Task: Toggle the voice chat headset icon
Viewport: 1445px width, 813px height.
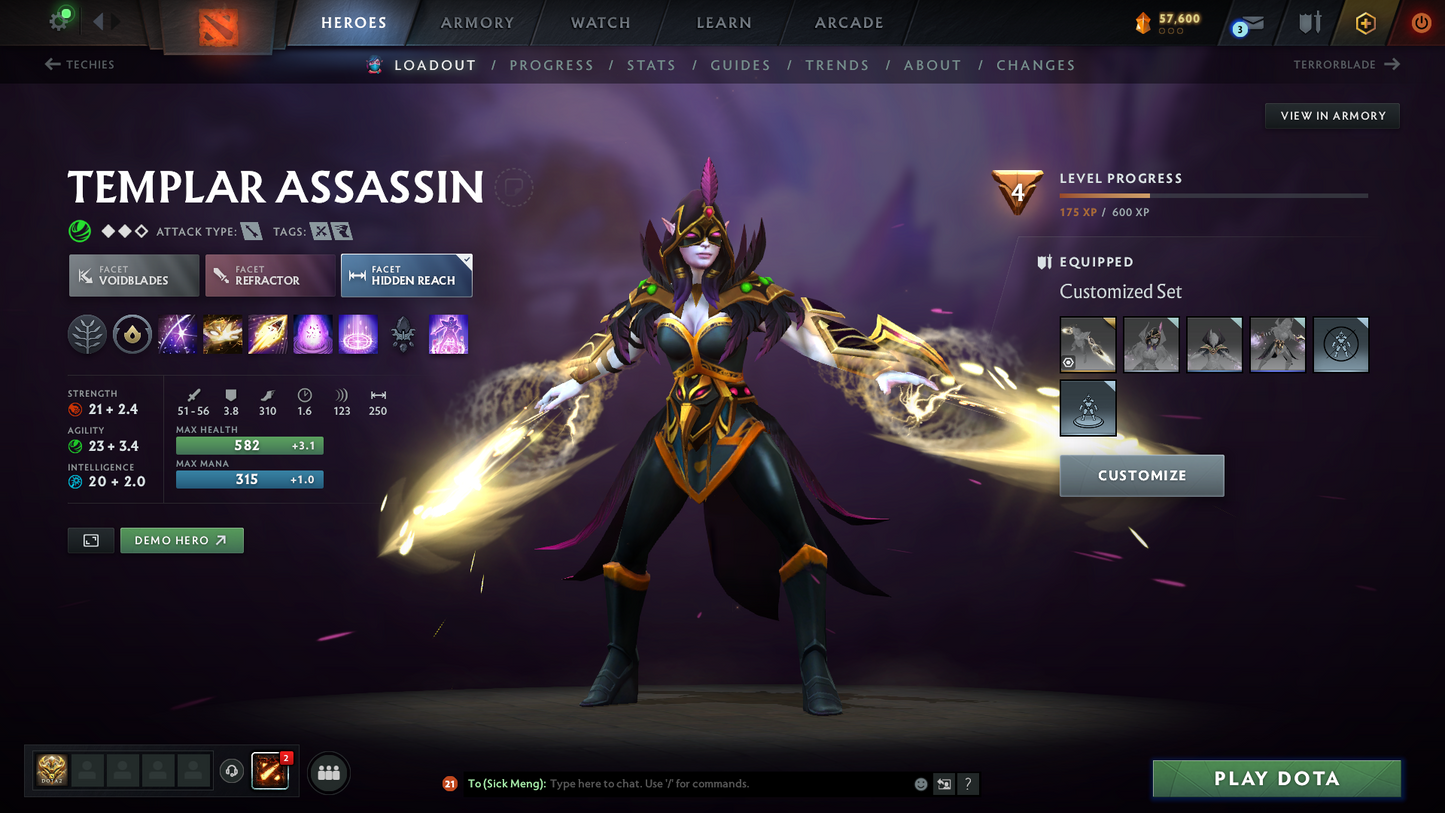Action: [232, 771]
